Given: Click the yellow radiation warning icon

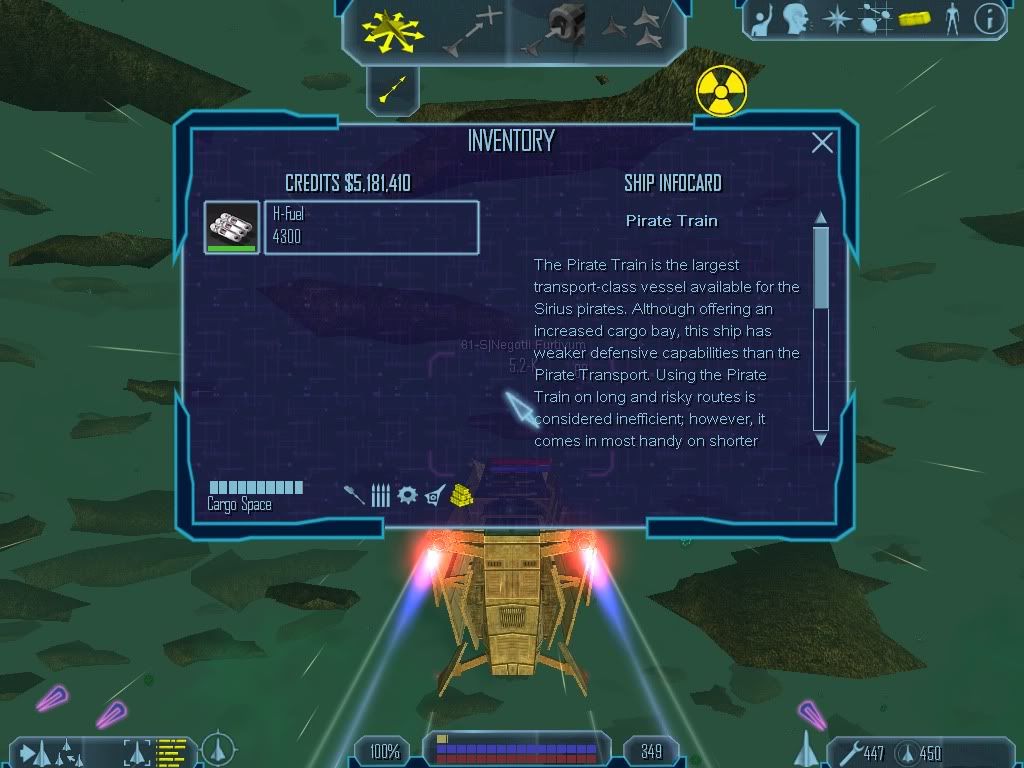Looking at the screenshot, I should click(x=722, y=91).
